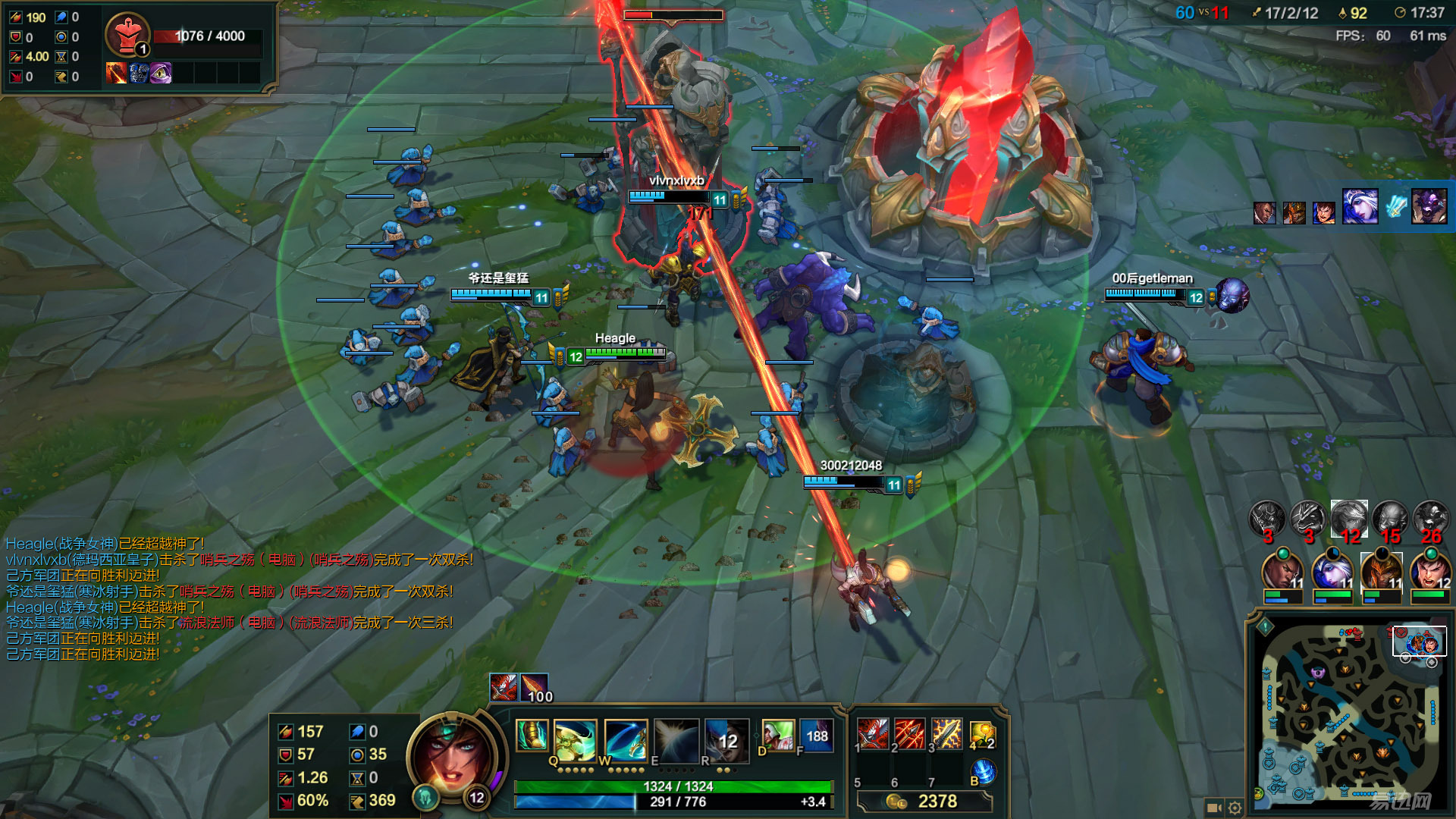Select the item in inventory slot 1
1456x819 pixels.
(x=873, y=734)
